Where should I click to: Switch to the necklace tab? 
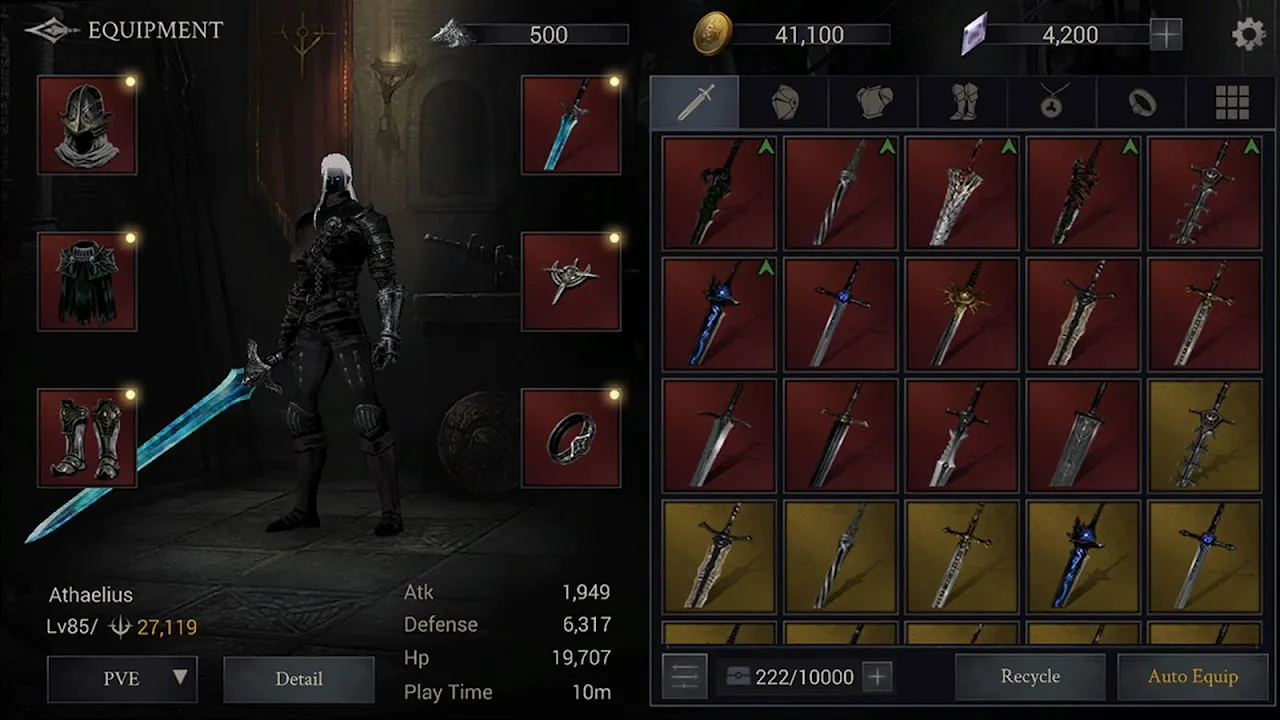pos(1051,100)
